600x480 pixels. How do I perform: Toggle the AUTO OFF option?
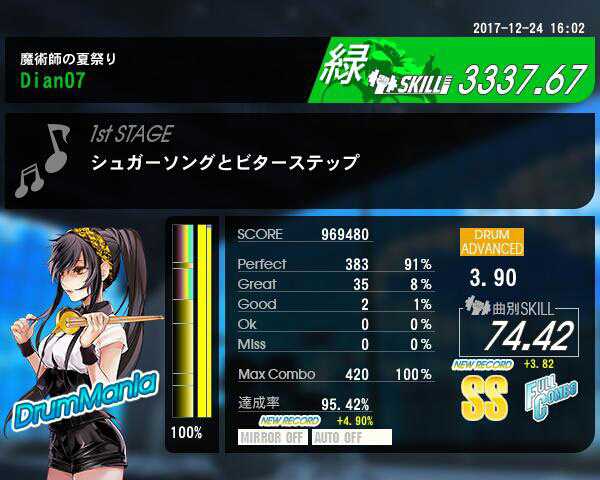tap(350, 437)
